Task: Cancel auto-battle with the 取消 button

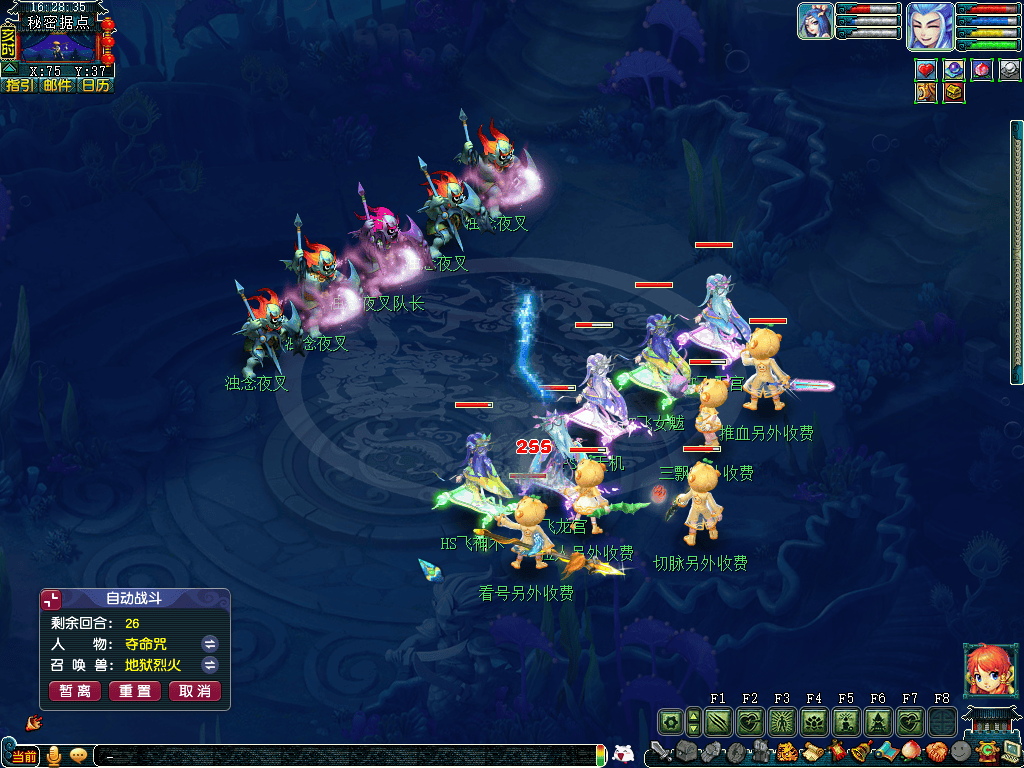Action: pyautogui.click(x=195, y=691)
